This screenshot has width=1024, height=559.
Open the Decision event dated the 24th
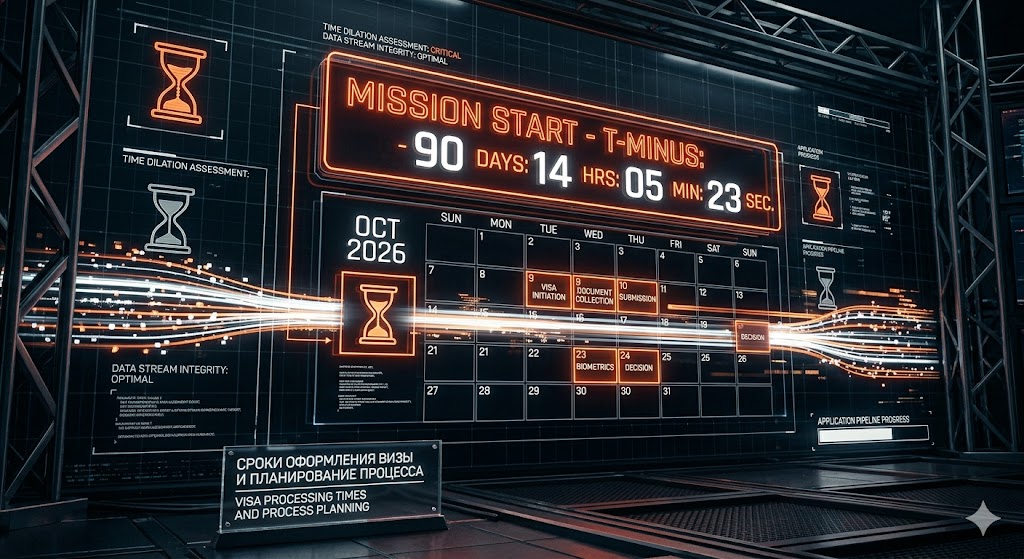(x=638, y=365)
